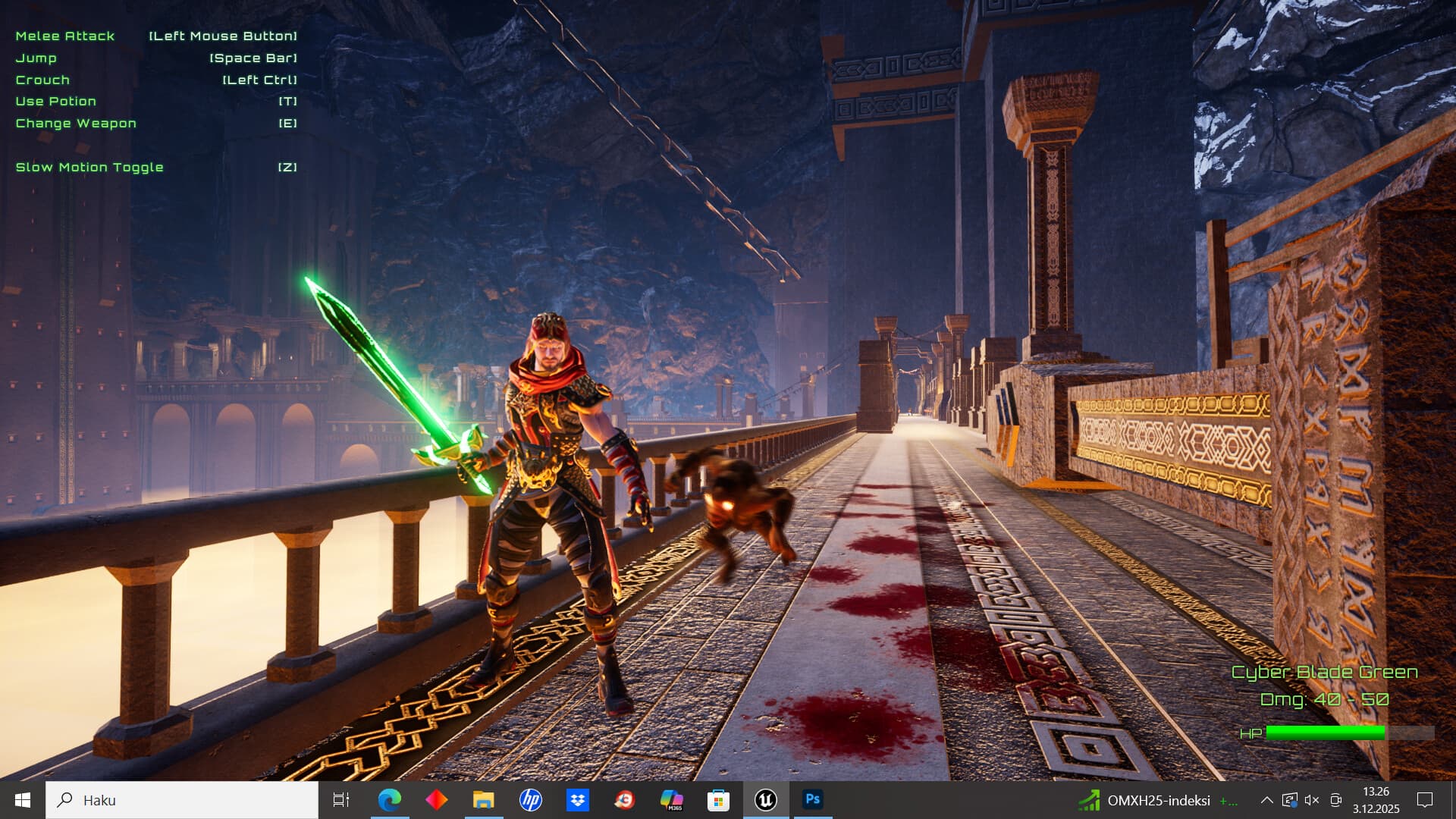Screen dimensions: 1456x819
Task: Select the Change Weapon control label
Action: (x=75, y=123)
